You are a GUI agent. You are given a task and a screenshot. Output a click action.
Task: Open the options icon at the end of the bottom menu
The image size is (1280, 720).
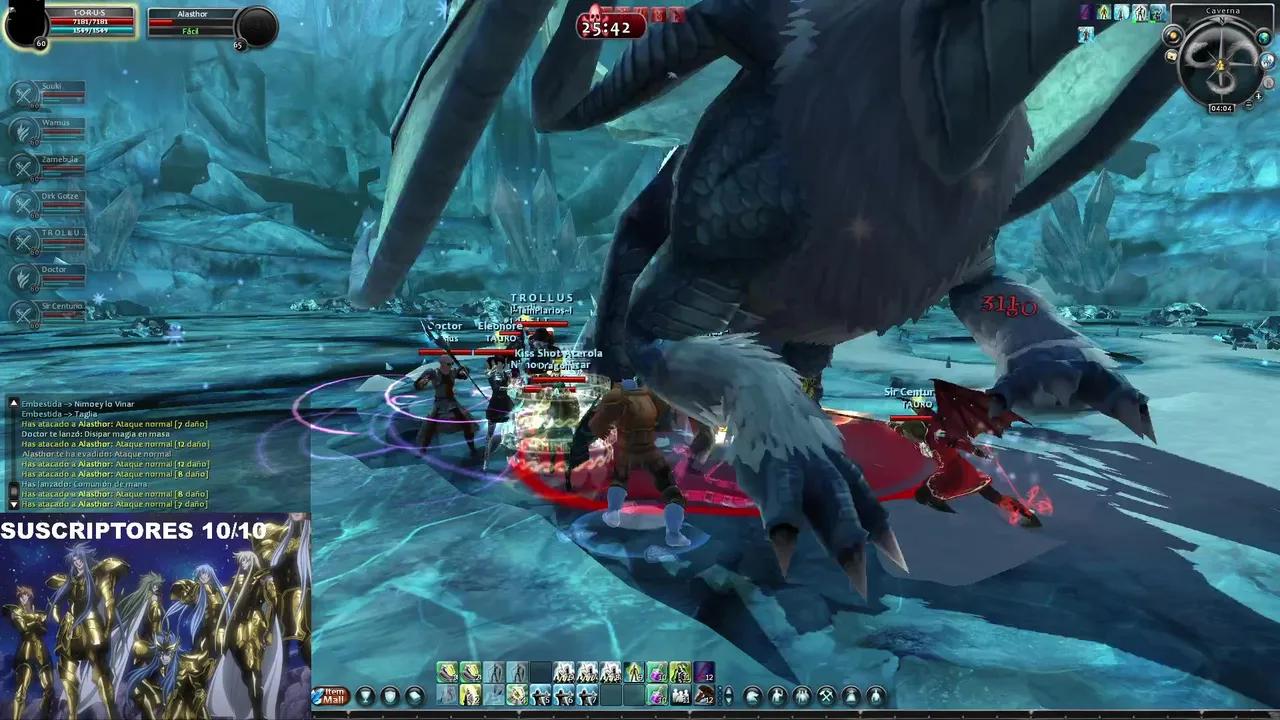(877, 697)
